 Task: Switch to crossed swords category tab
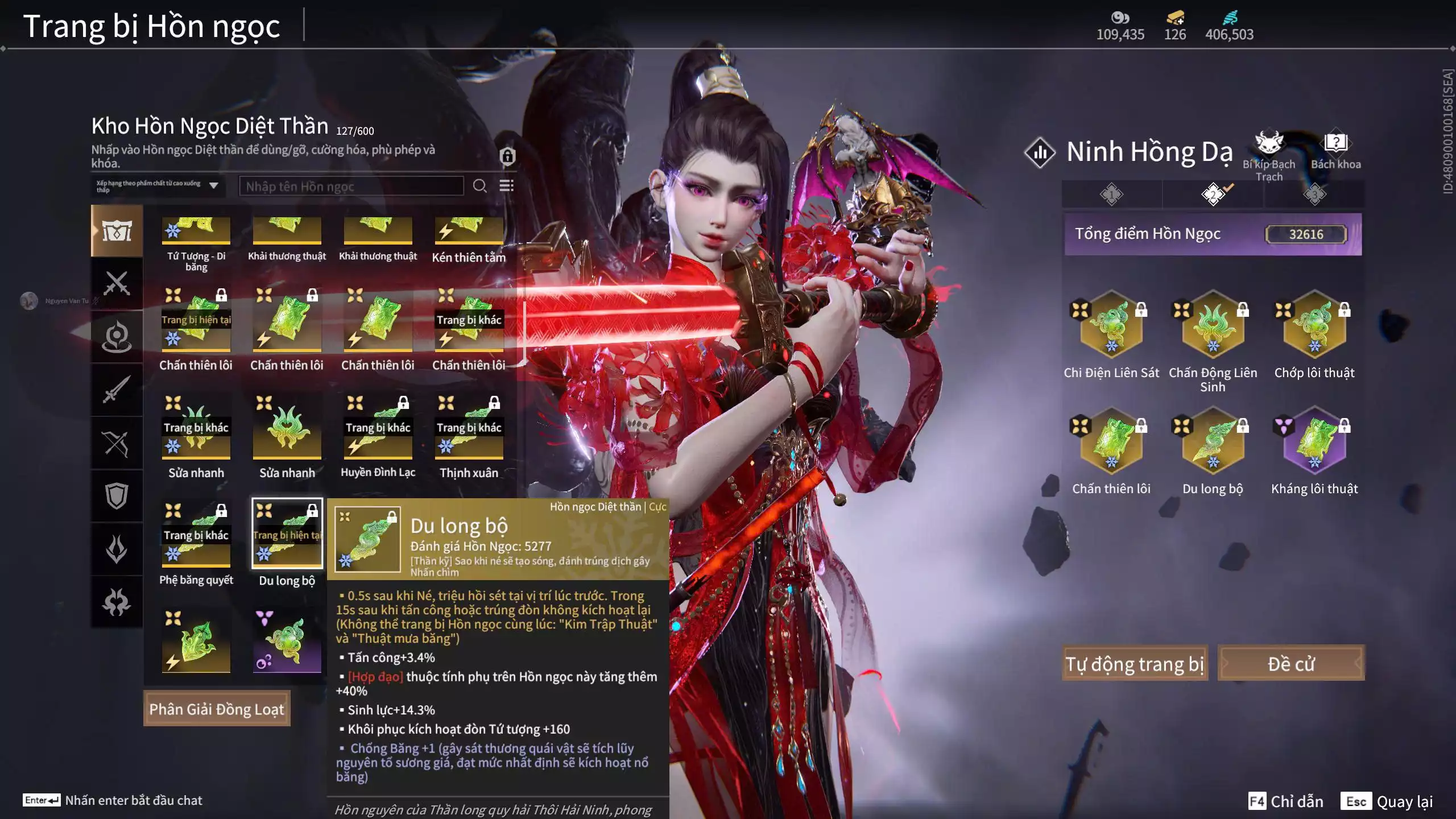117,283
